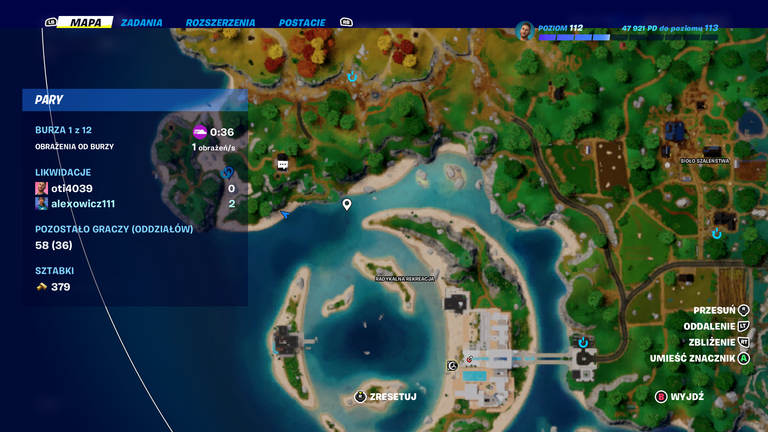
Task: Select the speech bubble character marker
Action: coord(283,164)
